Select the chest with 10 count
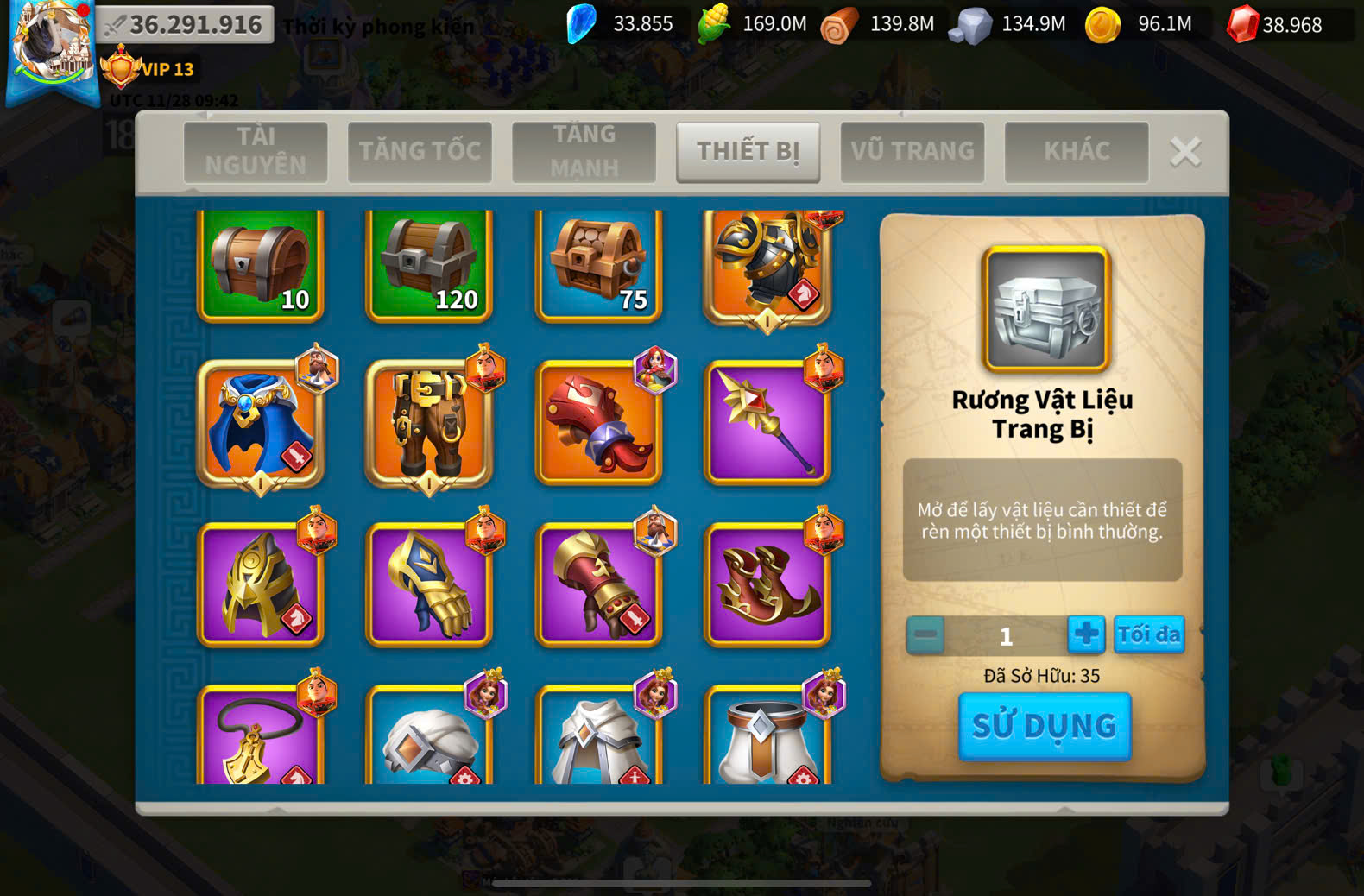1364x896 pixels. (x=261, y=266)
